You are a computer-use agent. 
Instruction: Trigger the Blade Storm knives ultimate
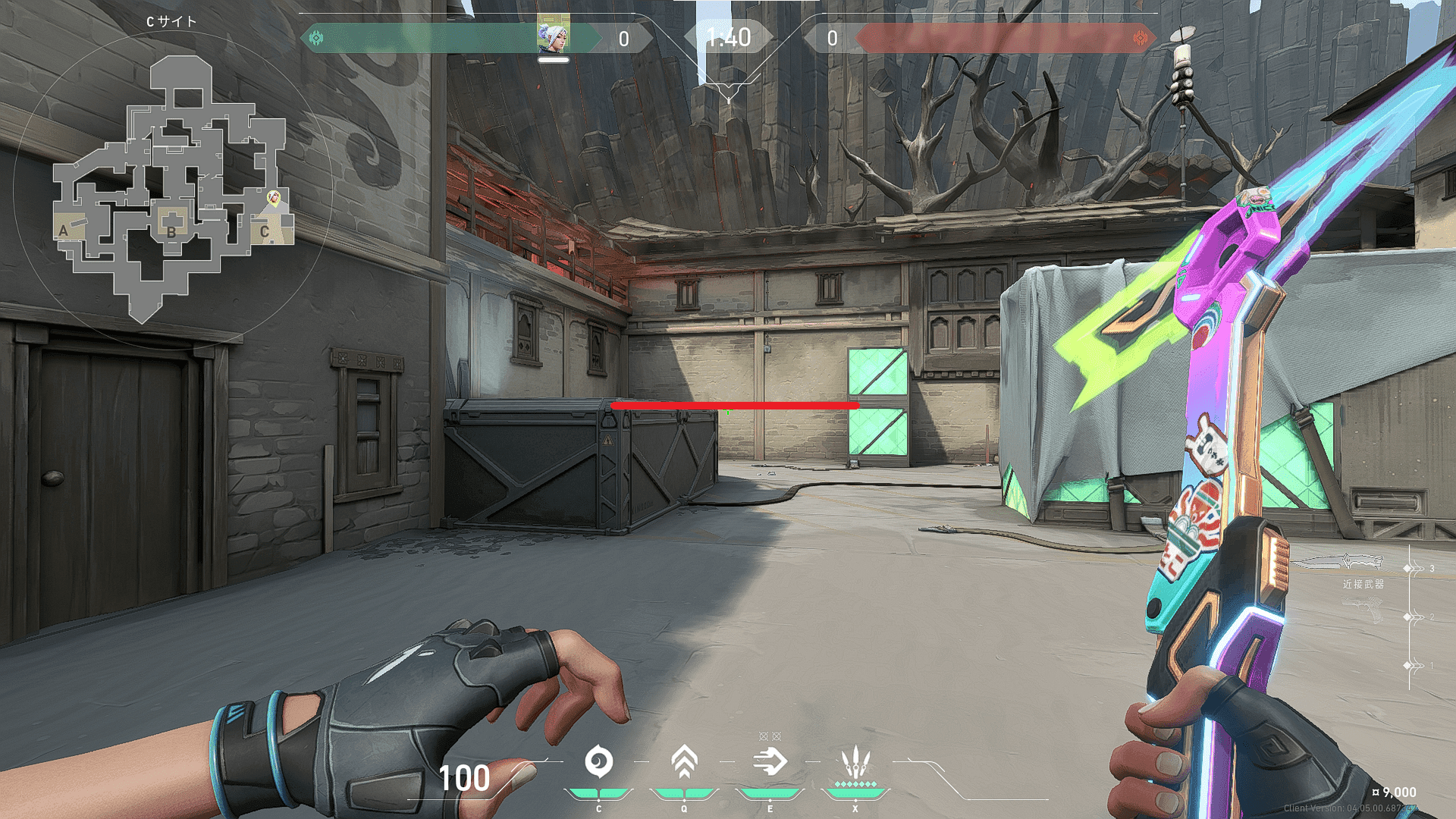(855, 761)
